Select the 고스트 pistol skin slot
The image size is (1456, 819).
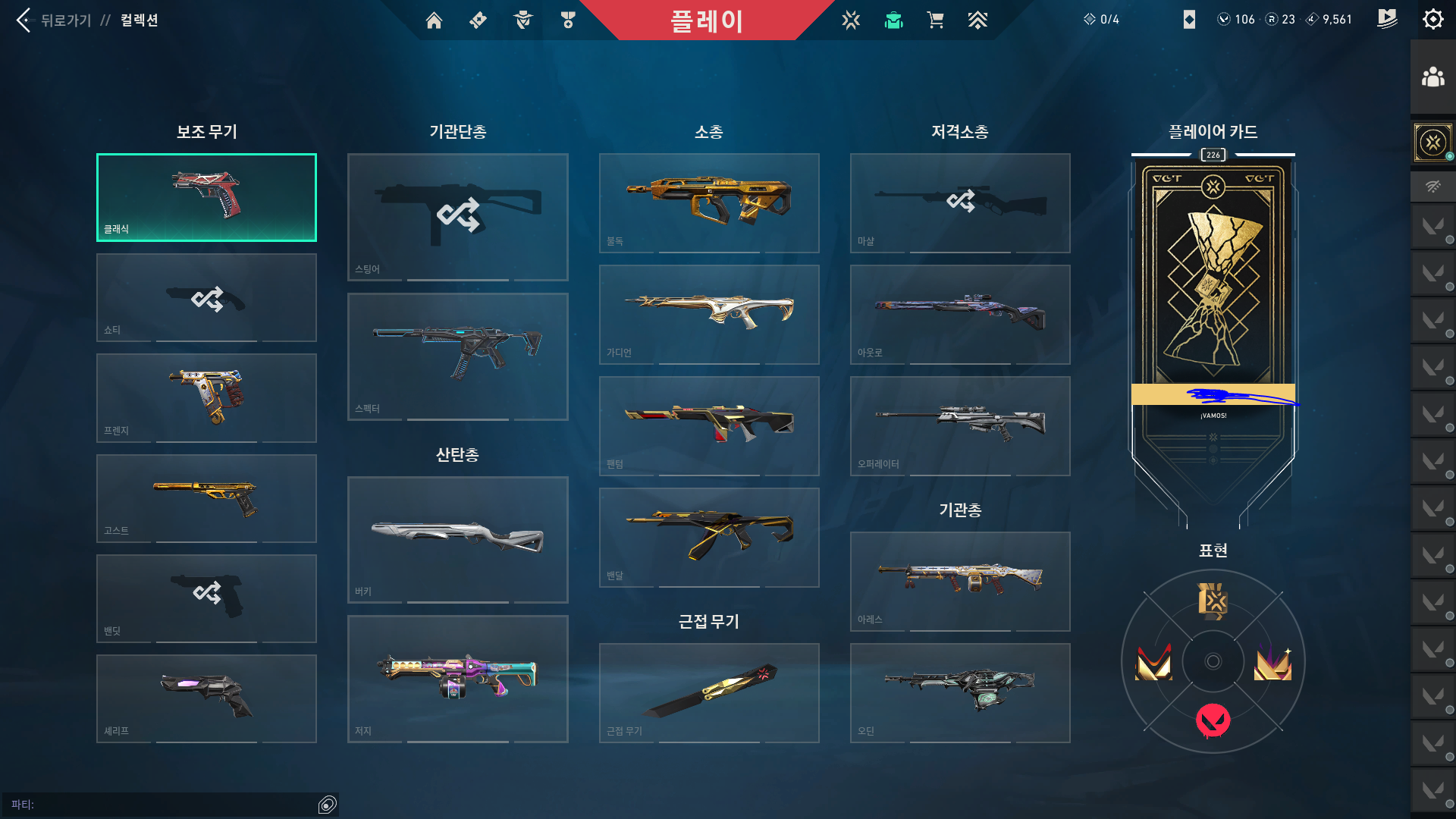206,498
